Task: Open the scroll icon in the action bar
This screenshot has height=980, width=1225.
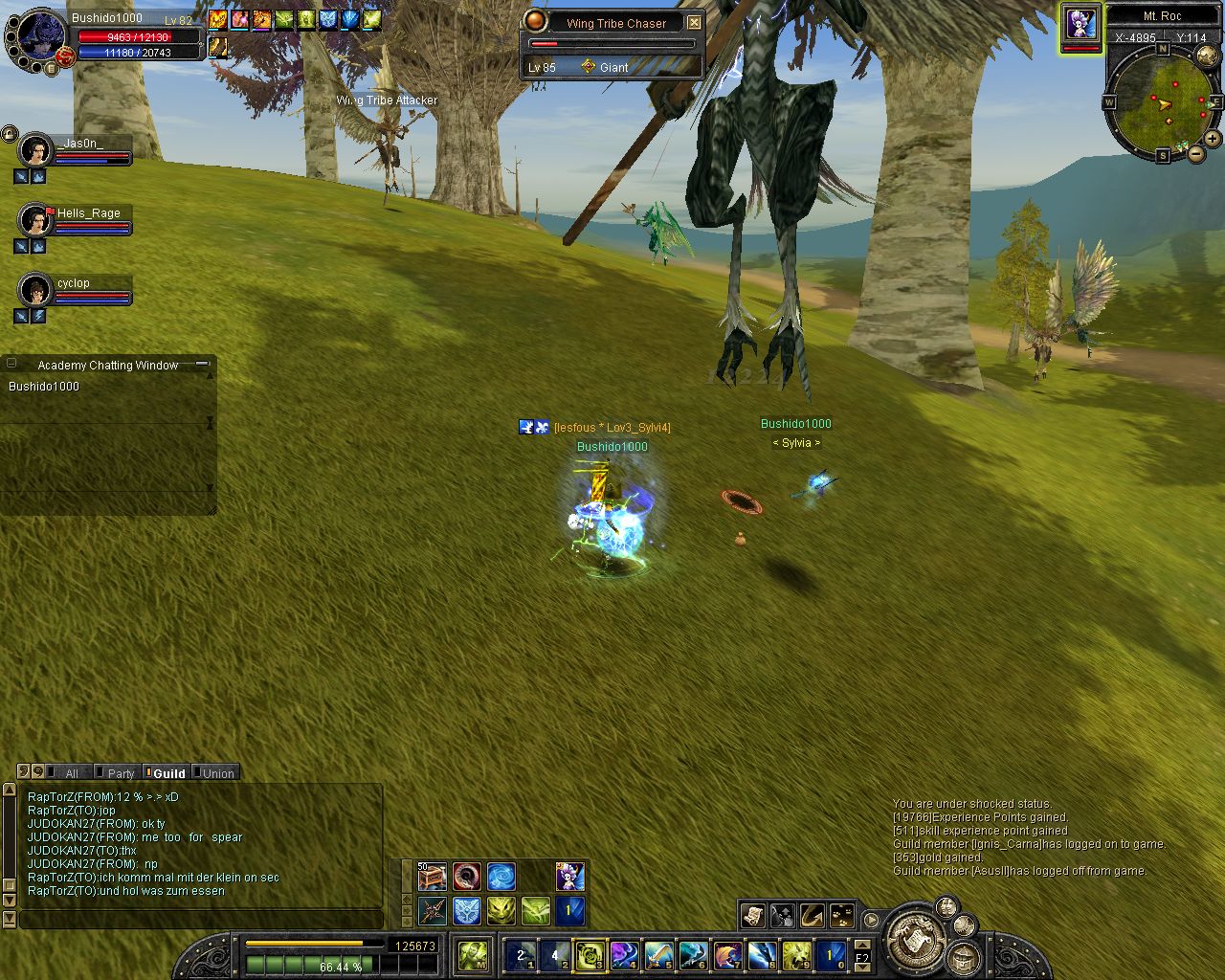Action: pos(752,916)
